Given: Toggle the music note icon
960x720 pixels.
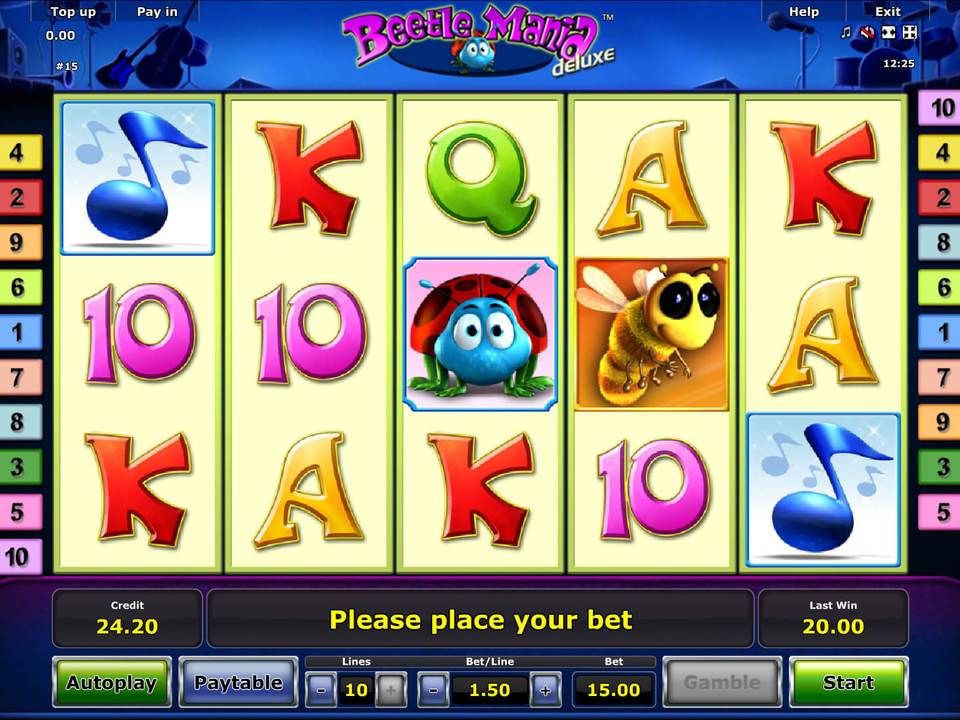Looking at the screenshot, I should point(846,33).
